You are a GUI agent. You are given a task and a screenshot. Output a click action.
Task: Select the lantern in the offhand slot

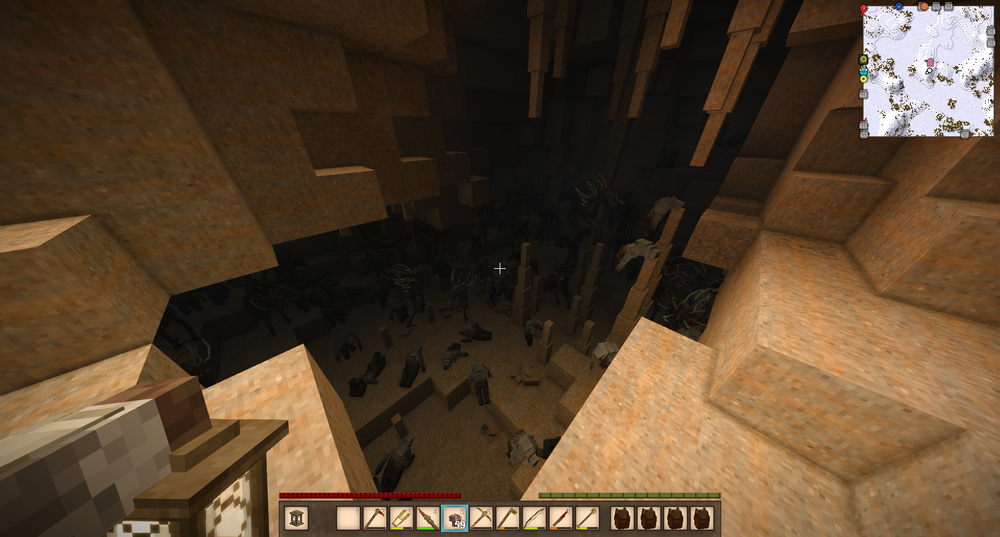[x=296, y=518]
